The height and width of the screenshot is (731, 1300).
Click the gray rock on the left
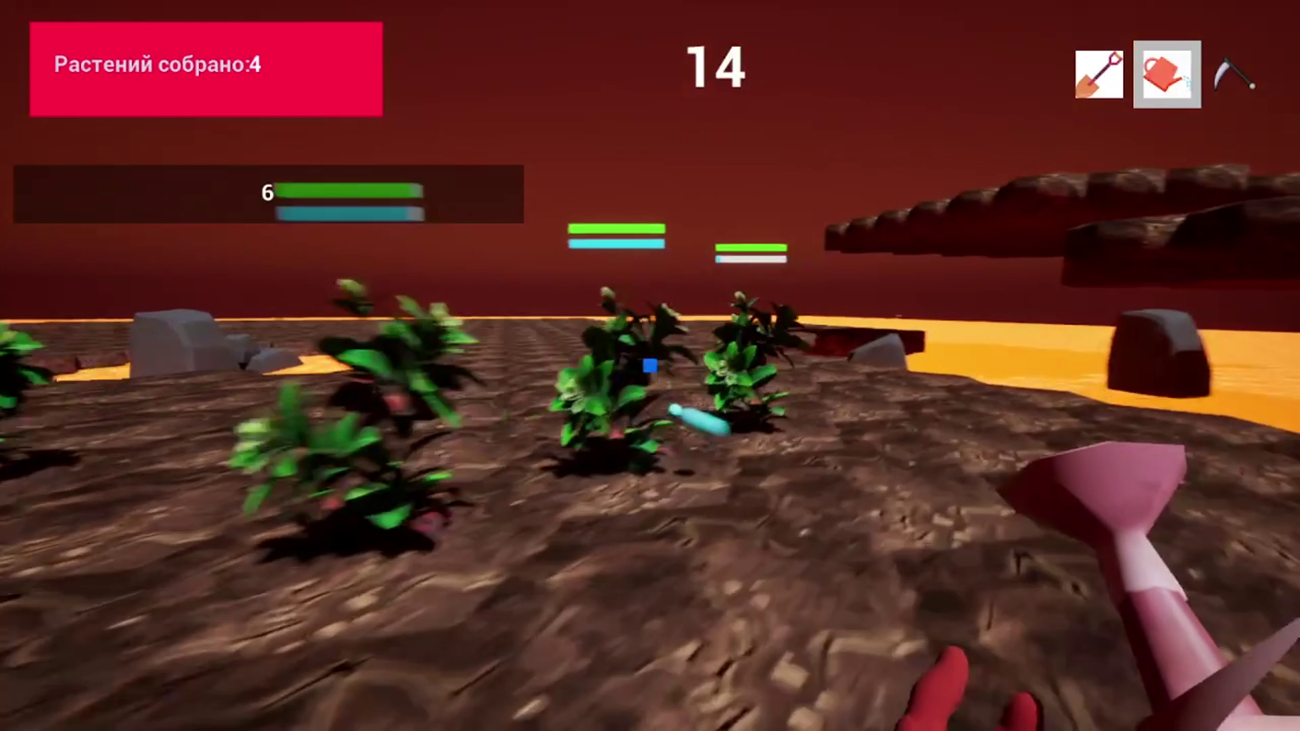(x=175, y=338)
